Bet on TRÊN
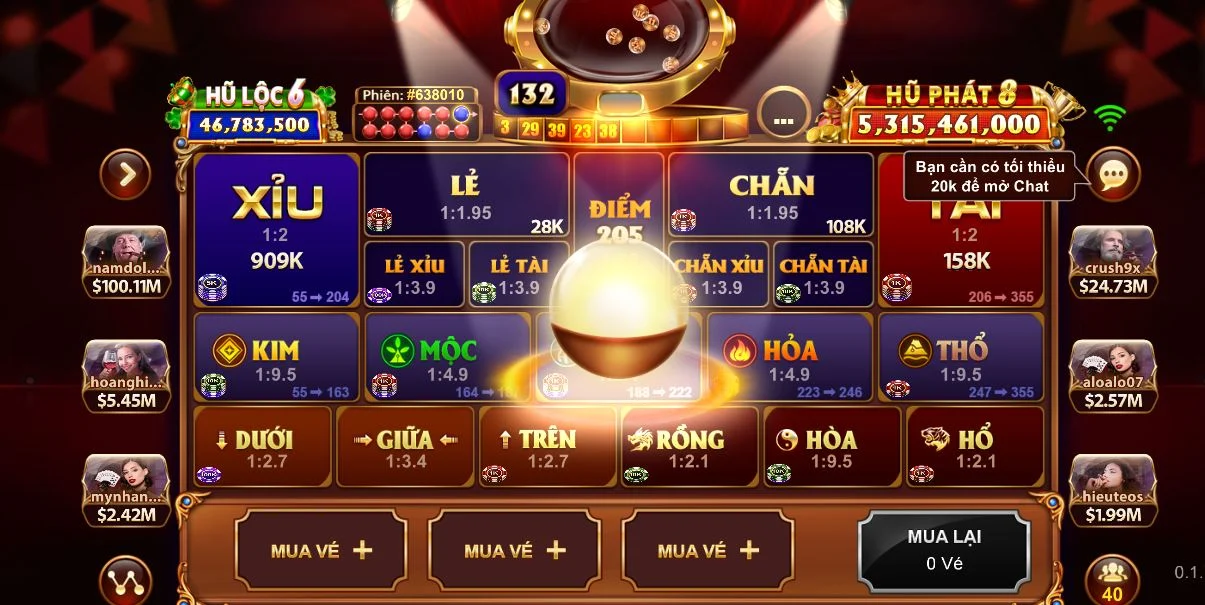The height and width of the screenshot is (605, 1205). (x=547, y=447)
